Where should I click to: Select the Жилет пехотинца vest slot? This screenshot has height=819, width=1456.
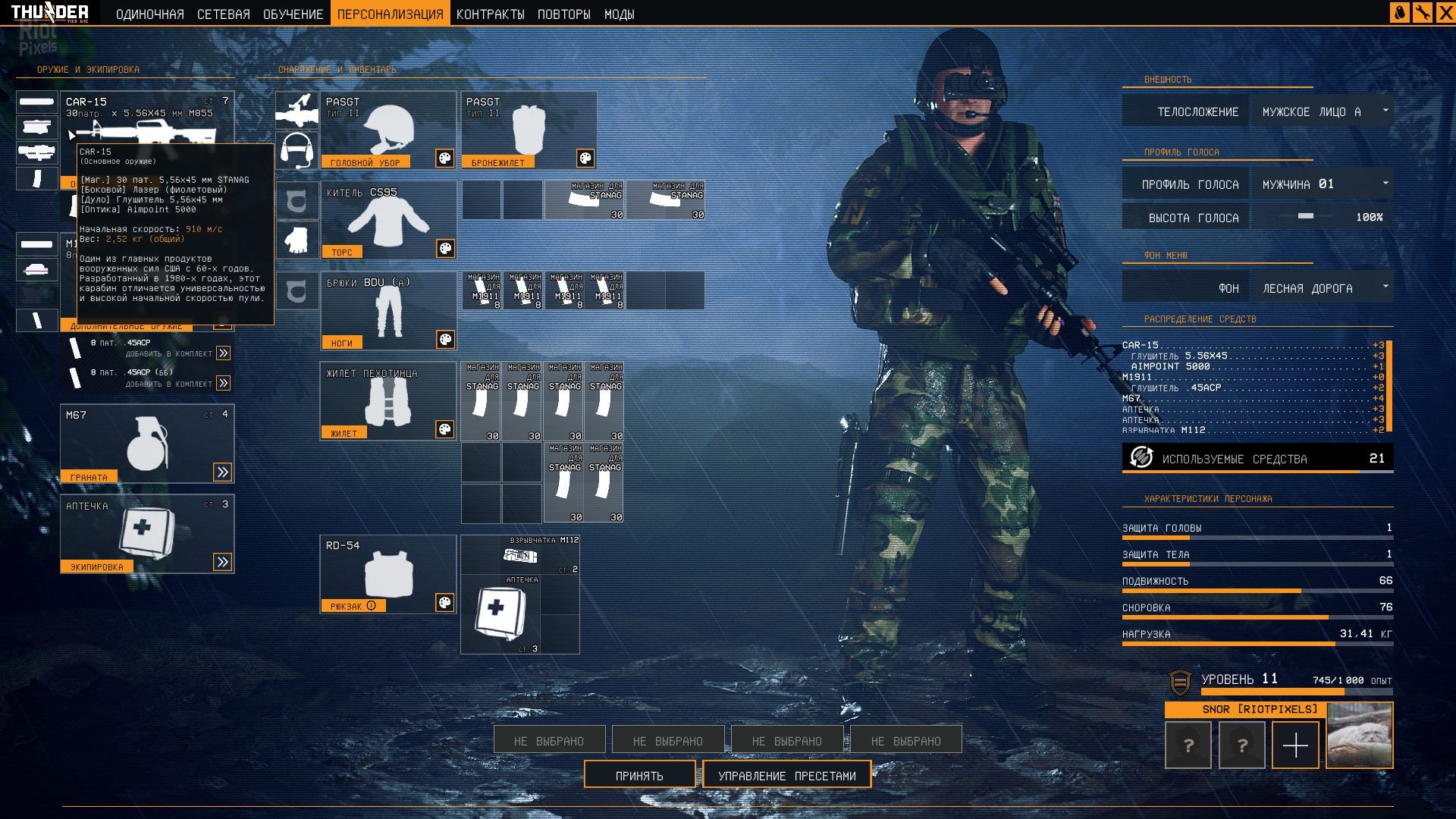point(388,401)
